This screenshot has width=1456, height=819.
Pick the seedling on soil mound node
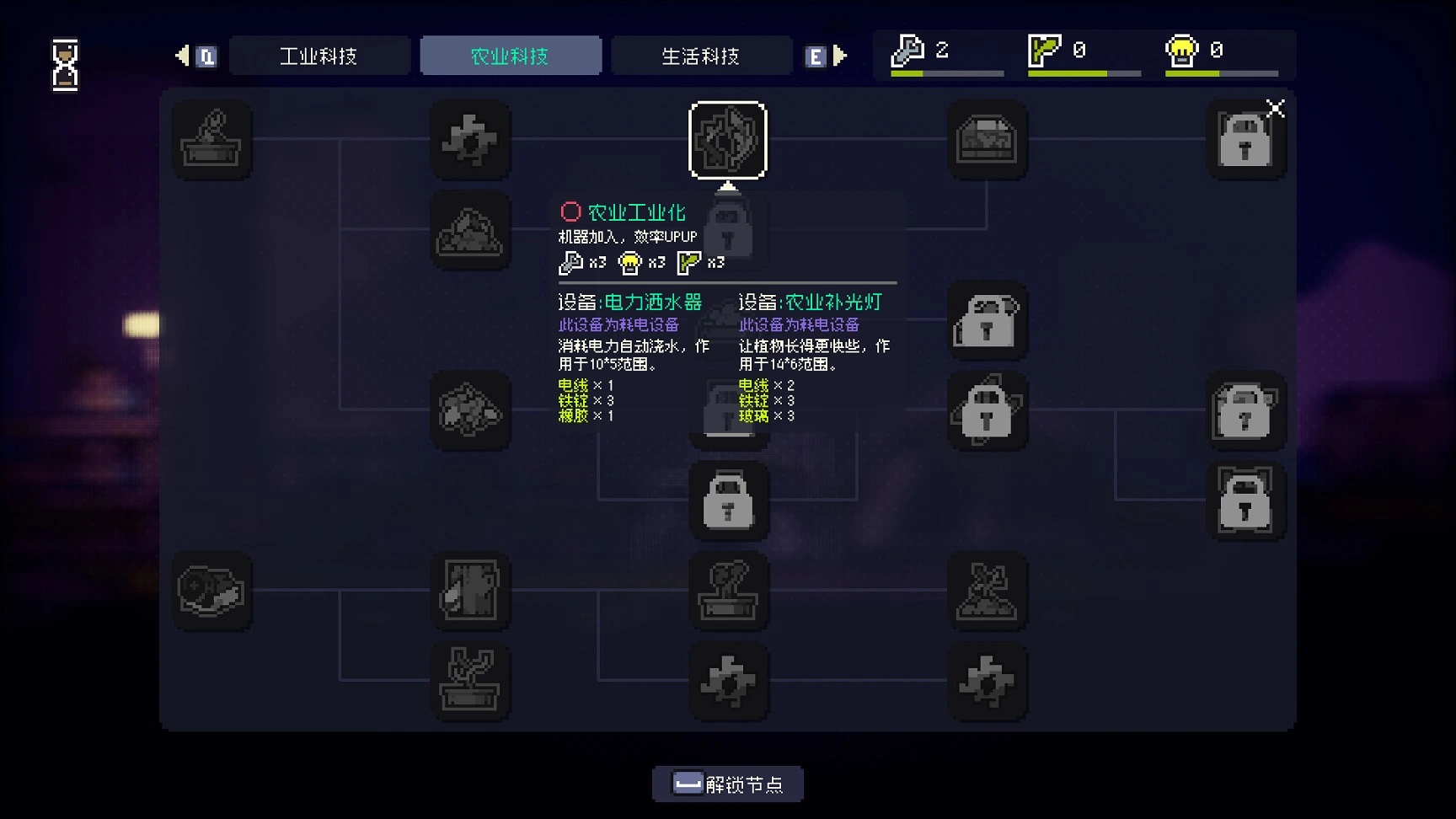pyautogui.click(x=988, y=591)
